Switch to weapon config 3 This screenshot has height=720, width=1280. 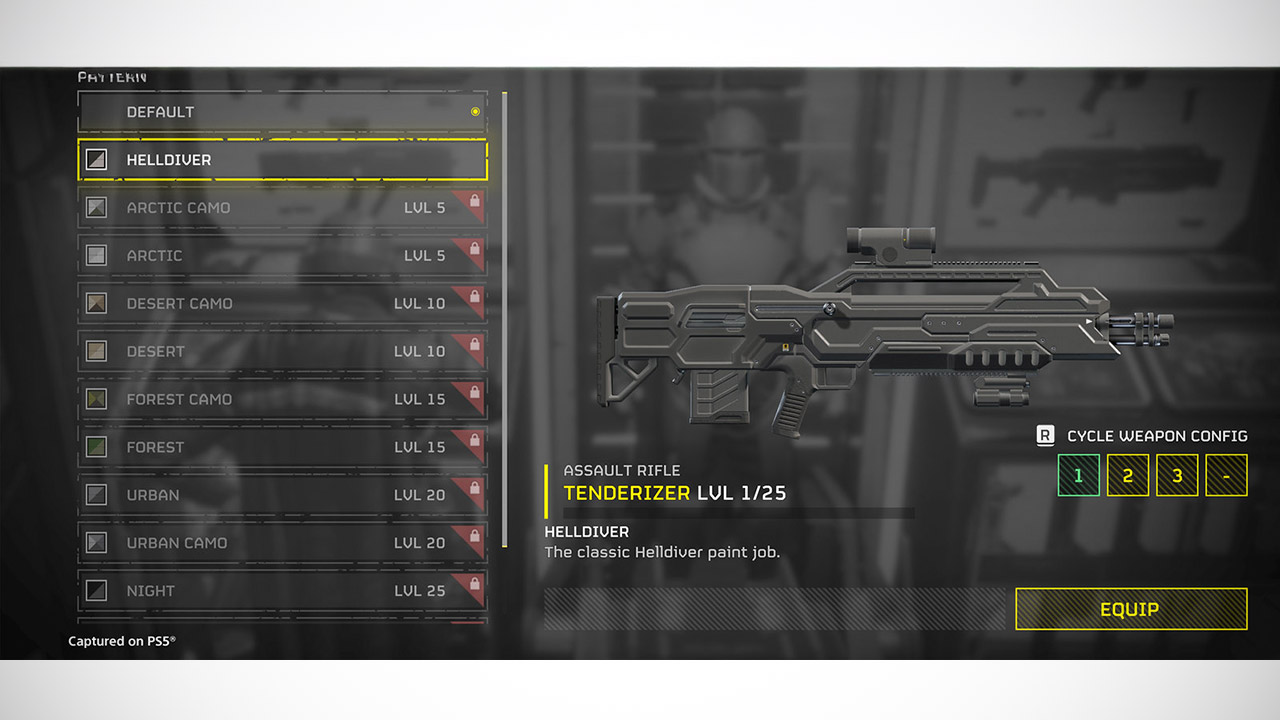[1177, 475]
